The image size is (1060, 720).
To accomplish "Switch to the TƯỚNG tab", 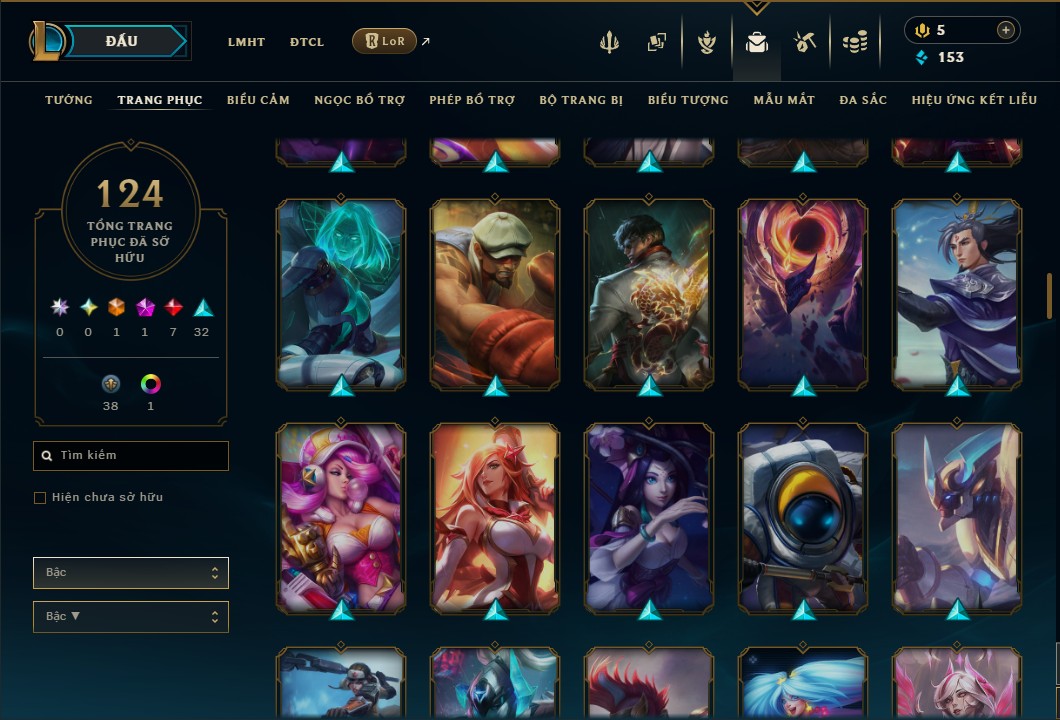I will coord(69,100).
